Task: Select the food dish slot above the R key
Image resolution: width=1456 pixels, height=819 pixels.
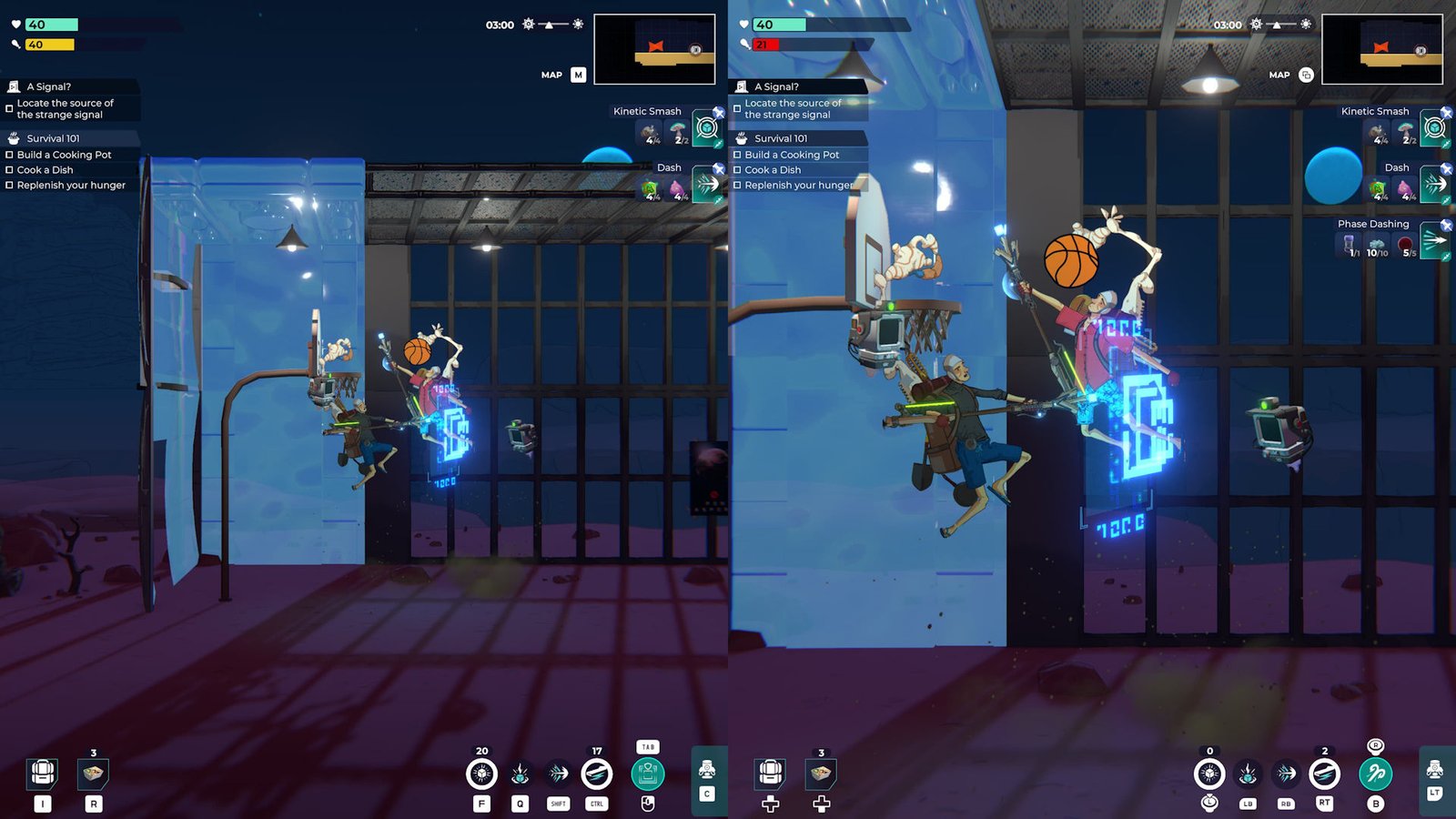Action: 94,773
